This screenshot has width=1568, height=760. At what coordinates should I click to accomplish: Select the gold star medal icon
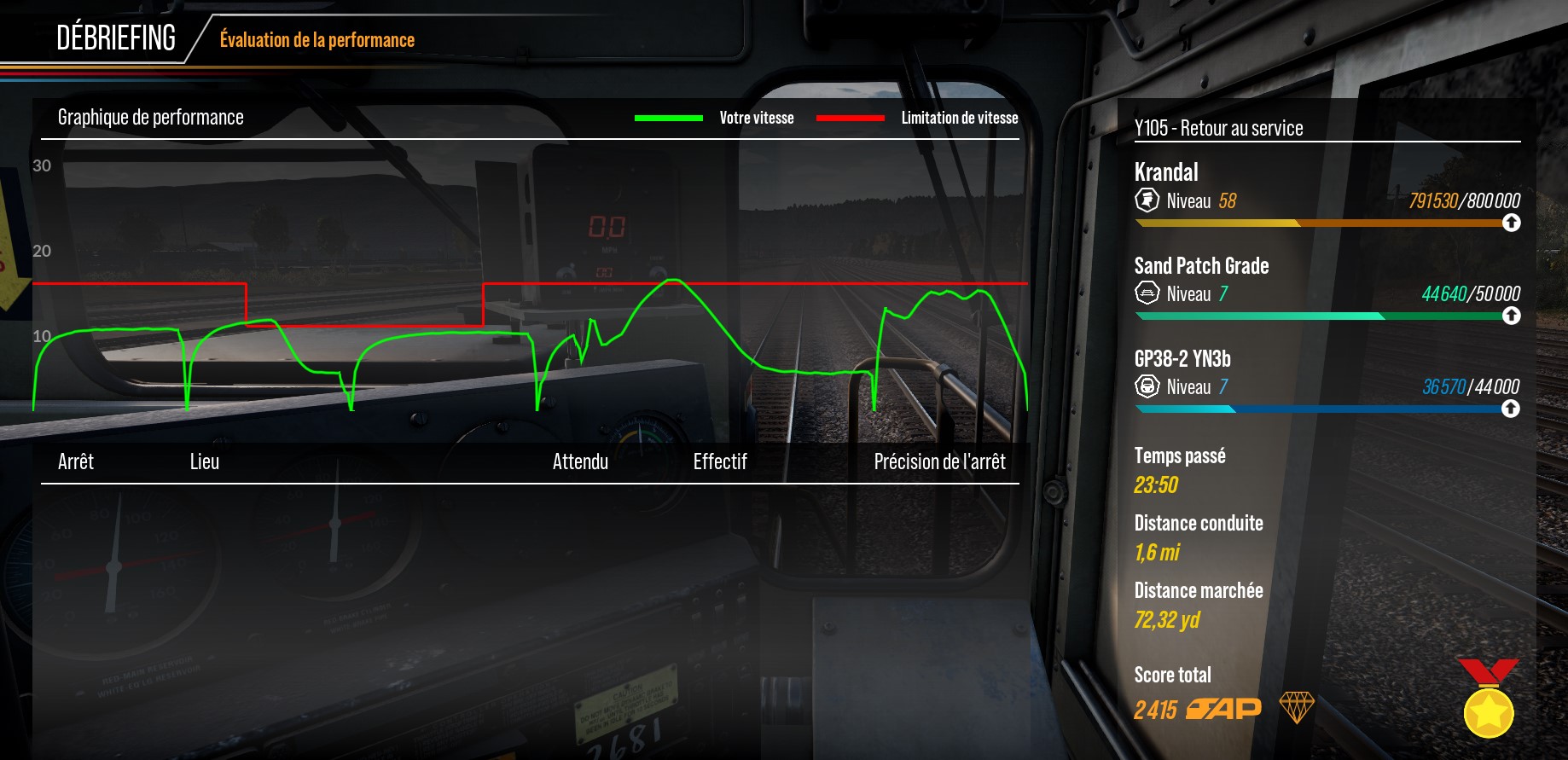[1488, 707]
